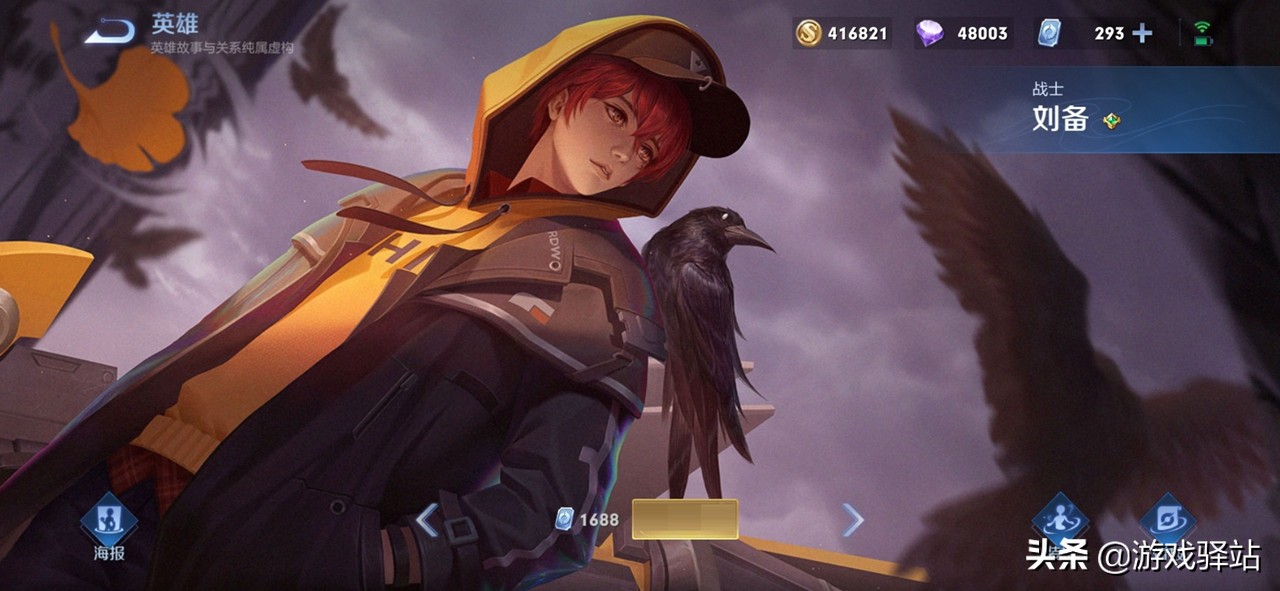The height and width of the screenshot is (591, 1280).
Task: Add more skin vouchers with the plus button
Action: click(1142, 33)
